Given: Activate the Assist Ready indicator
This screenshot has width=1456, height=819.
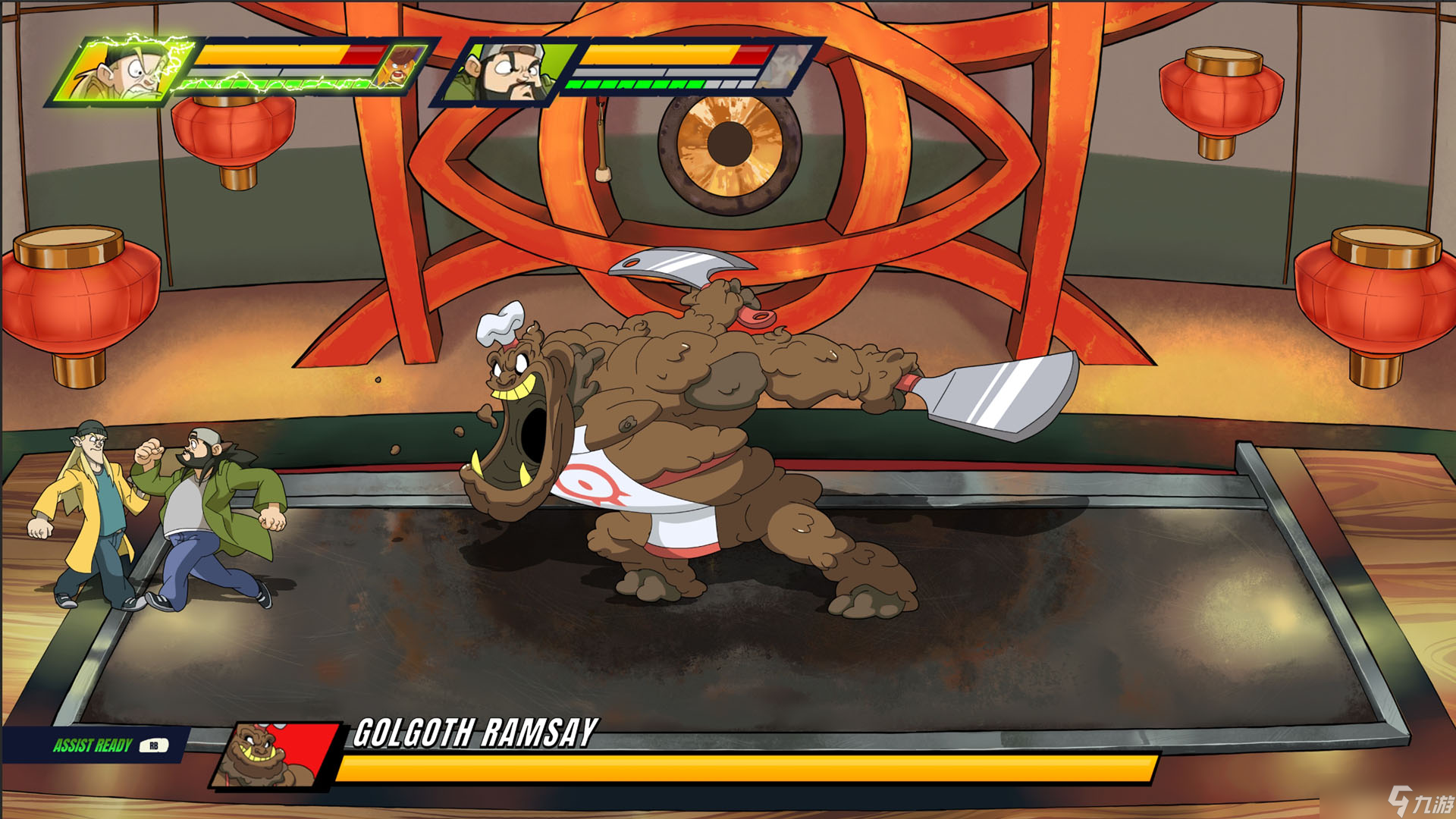Looking at the screenshot, I should click(106, 745).
